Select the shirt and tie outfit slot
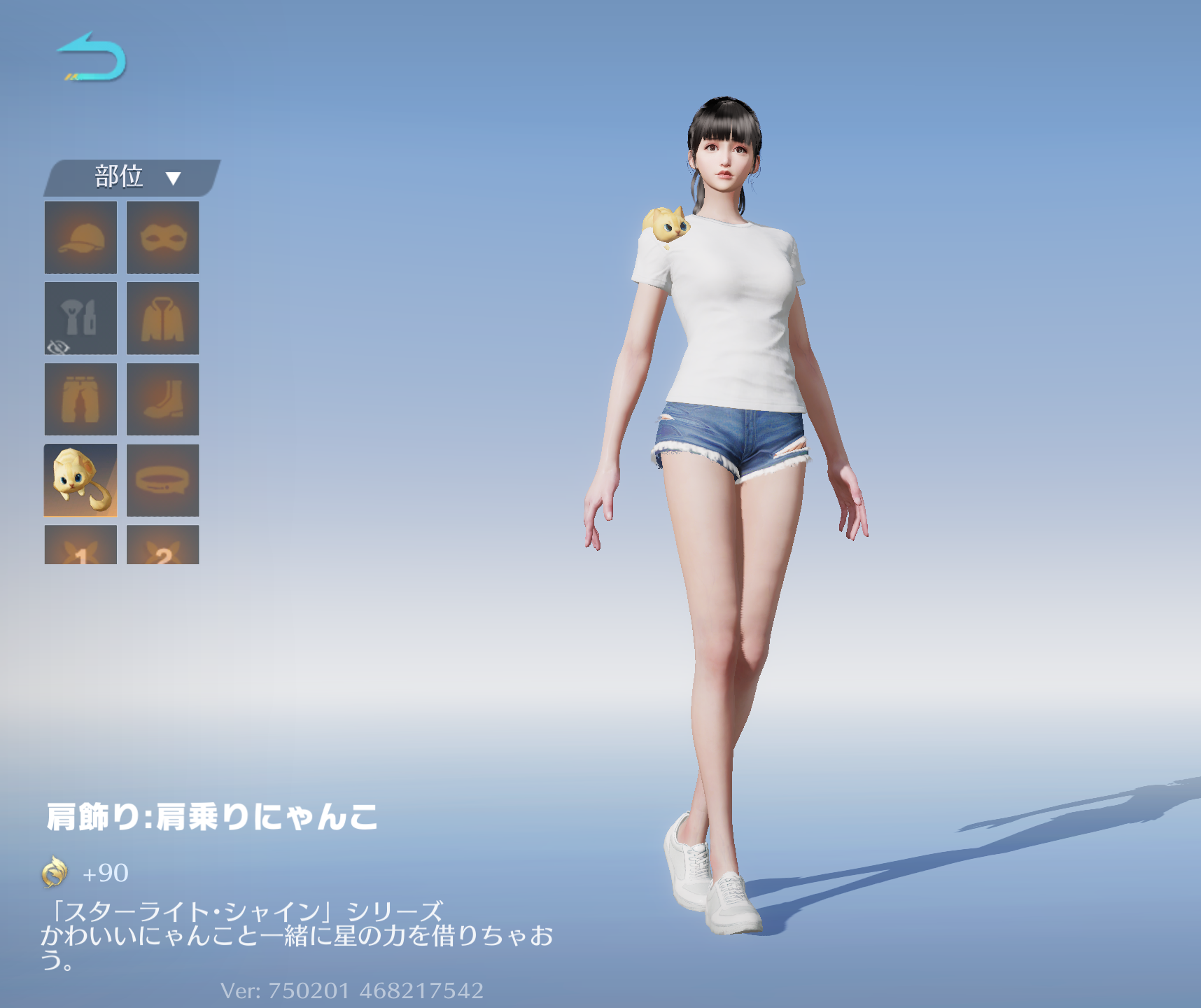This screenshot has width=1201, height=1008. 80,316
